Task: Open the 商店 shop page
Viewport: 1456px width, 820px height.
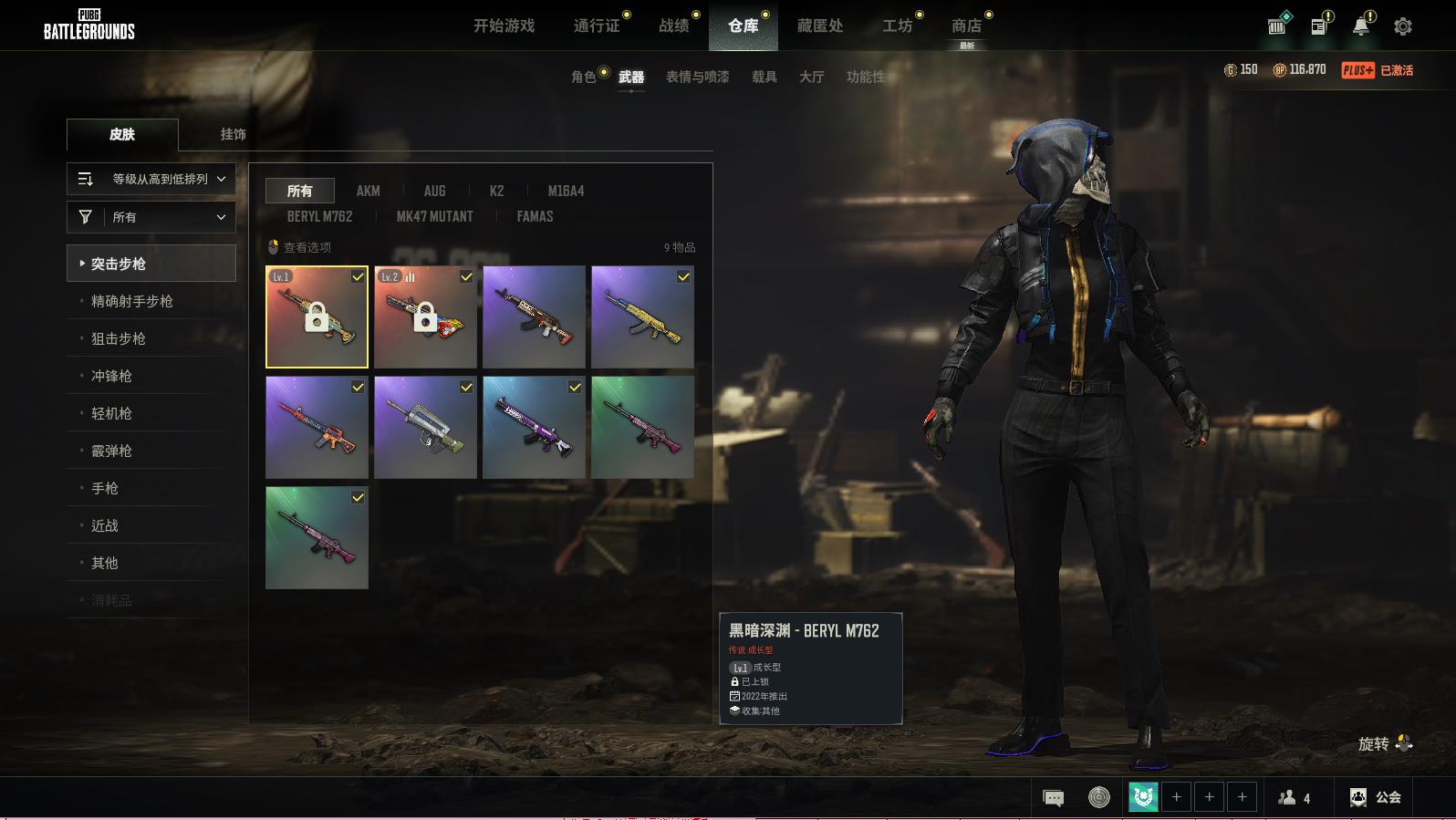Action: click(x=966, y=26)
